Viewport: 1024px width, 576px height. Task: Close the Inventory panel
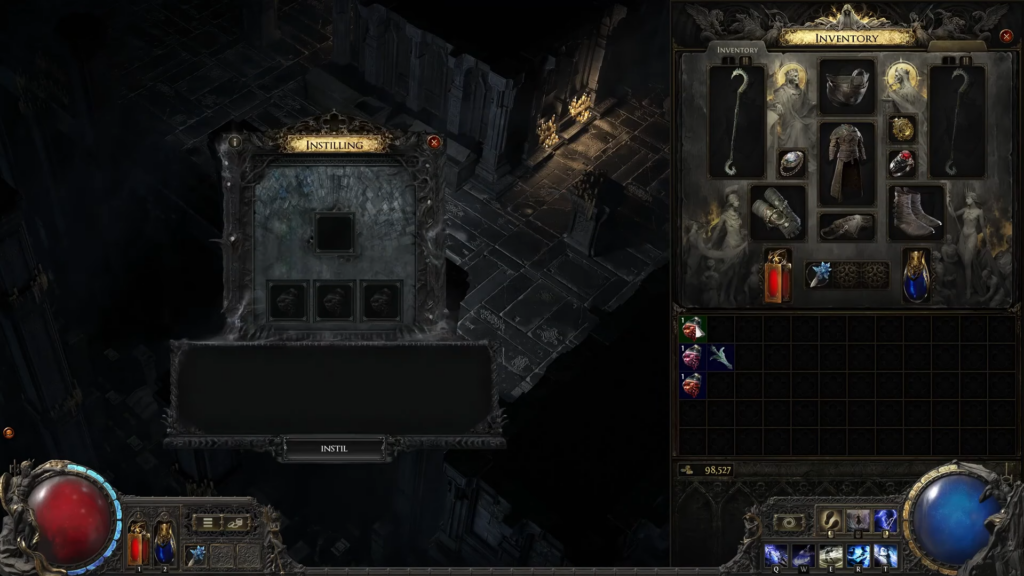(1006, 36)
